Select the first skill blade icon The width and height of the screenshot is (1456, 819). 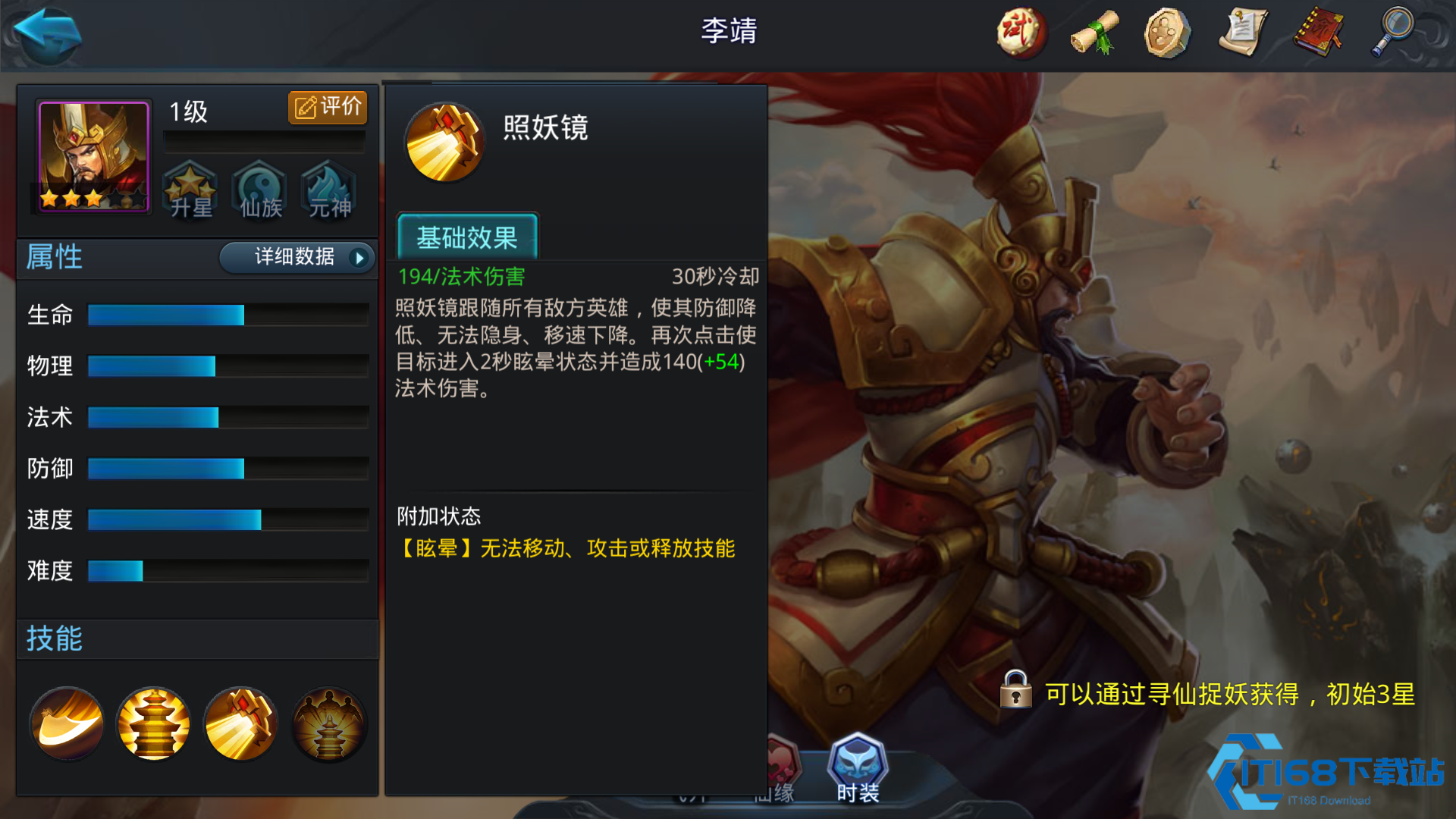coord(65,723)
